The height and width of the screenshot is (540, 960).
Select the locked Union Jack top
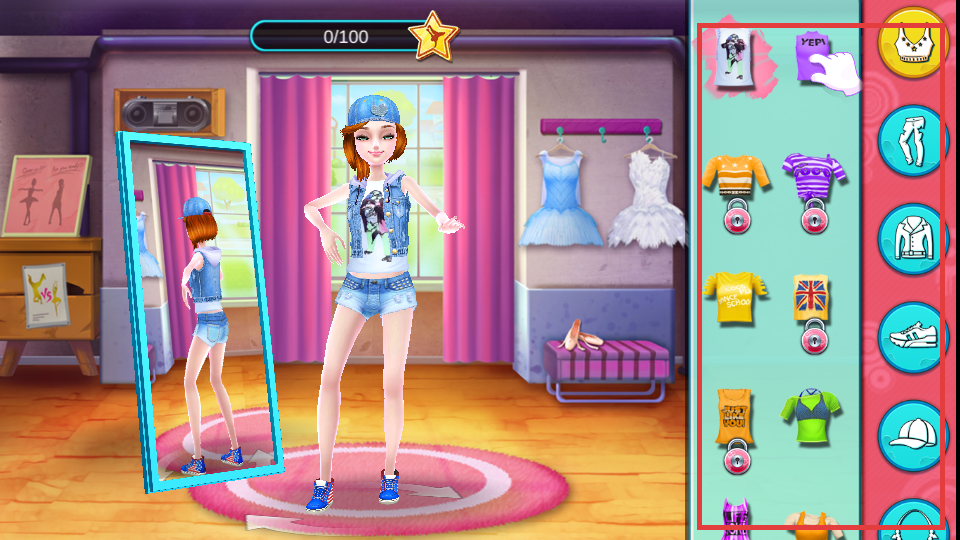pyautogui.click(x=812, y=298)
